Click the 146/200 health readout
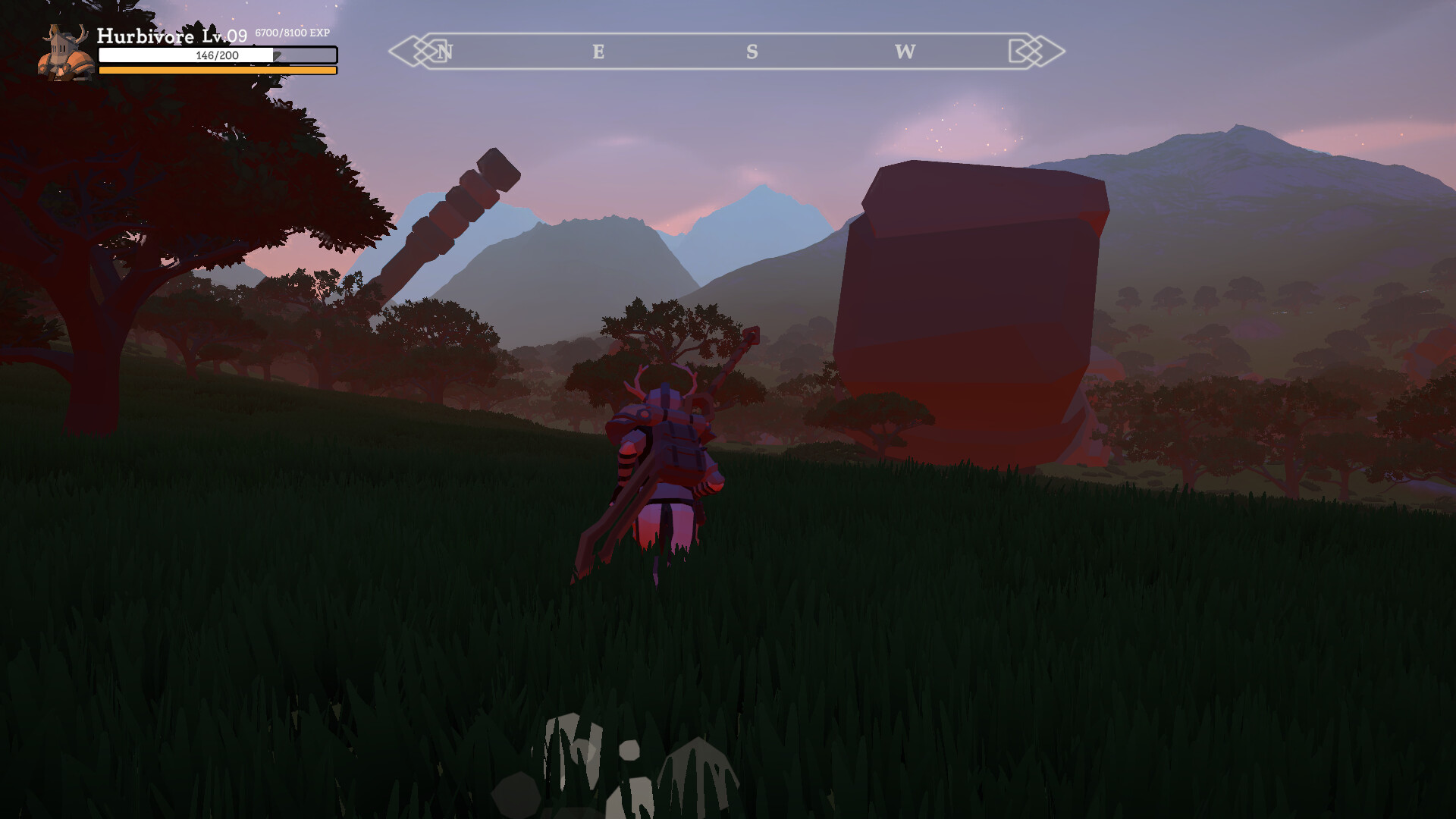This screenshot has width=1456, height=819. coord(218,55)
